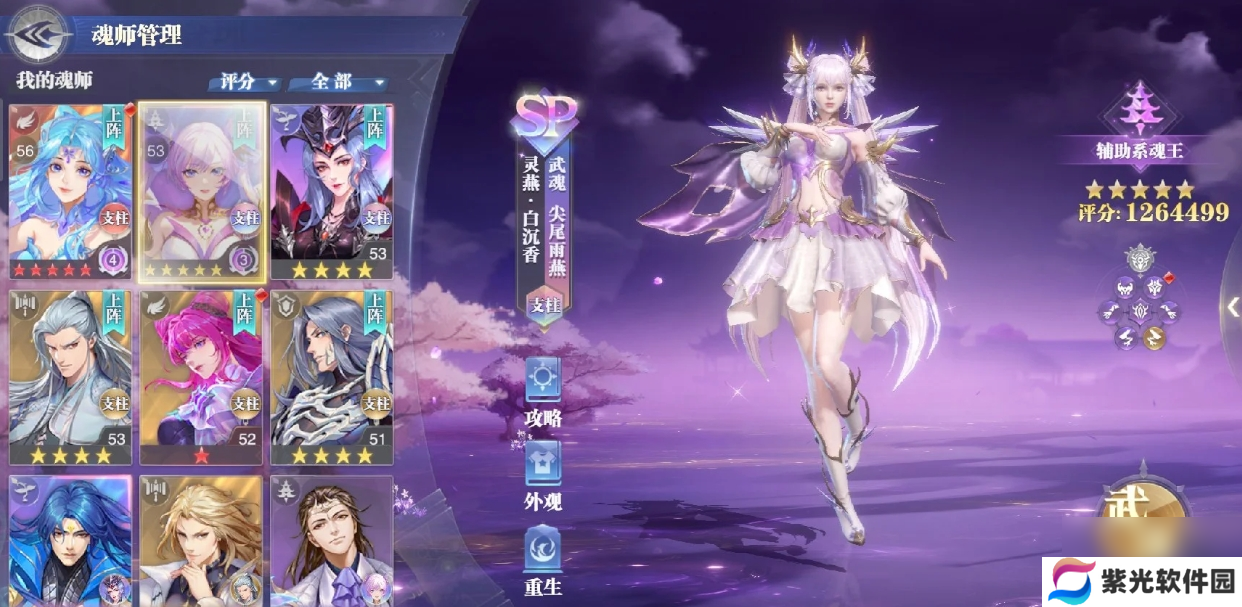Open the 攻略 strategy guide
The image size is (1242, 607).
[x=543, y=392]
